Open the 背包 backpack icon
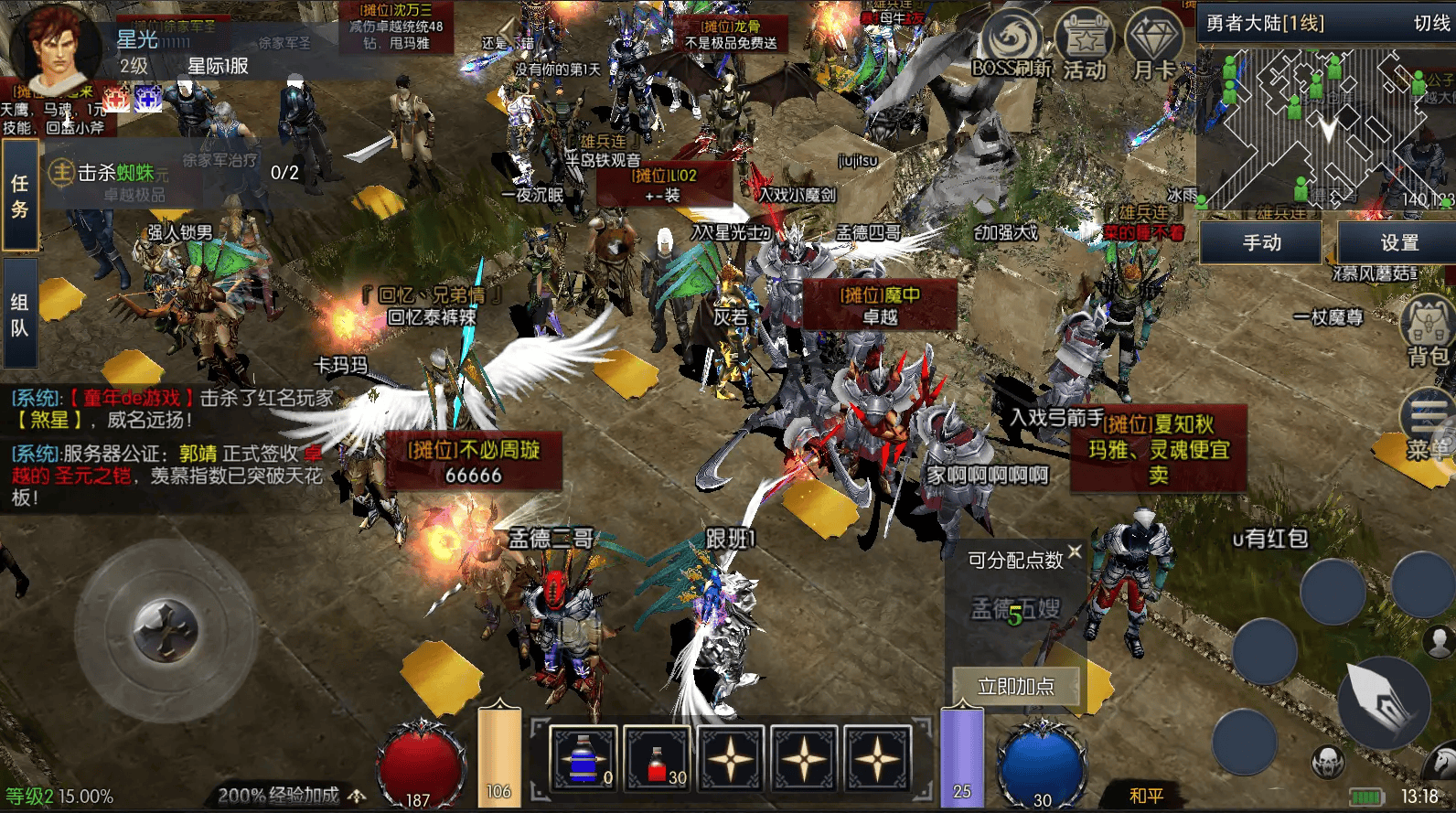This screenshot has width=1456, height=813. [x=1428, y=331]
